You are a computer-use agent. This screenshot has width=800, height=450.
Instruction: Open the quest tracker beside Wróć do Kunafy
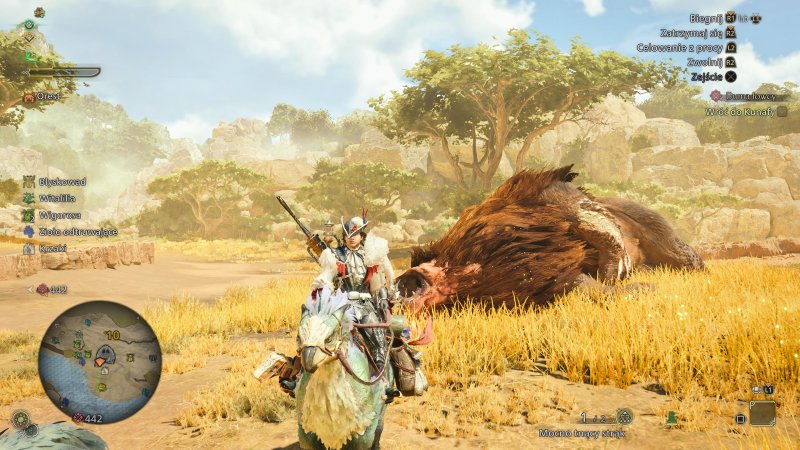pos(781,111)
